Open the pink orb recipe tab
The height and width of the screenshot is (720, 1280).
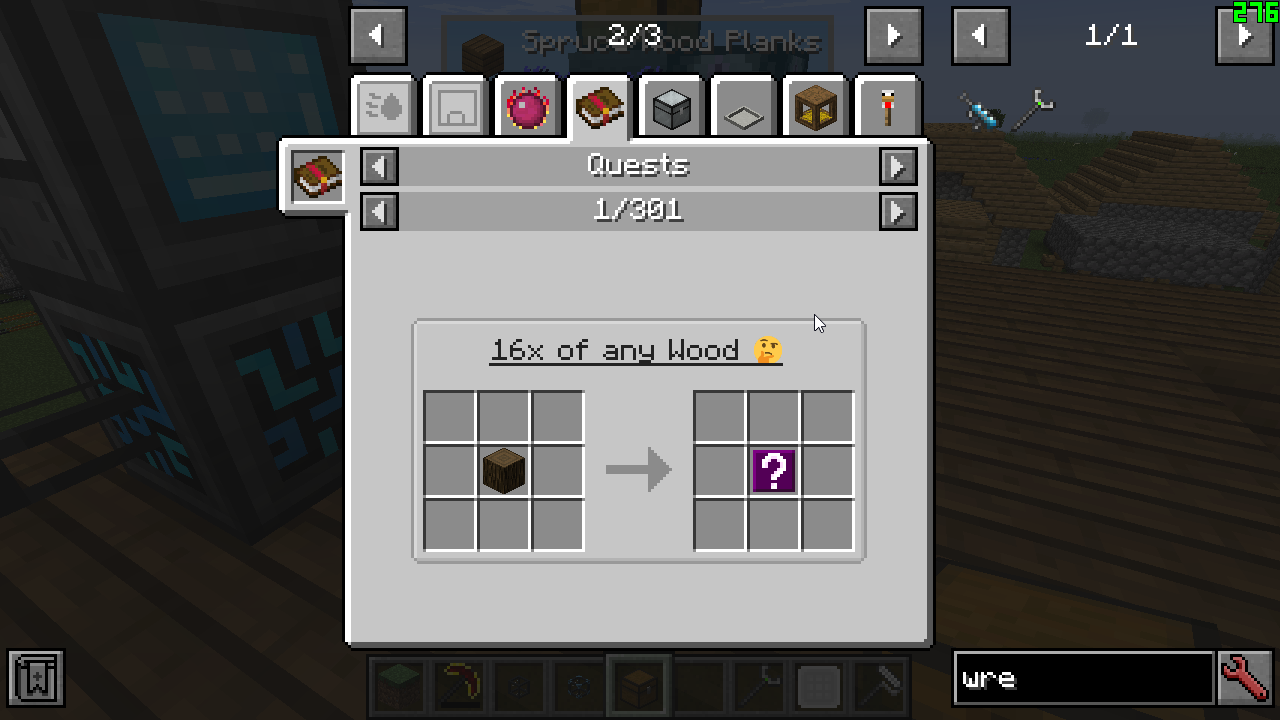(x=528, y=107)
